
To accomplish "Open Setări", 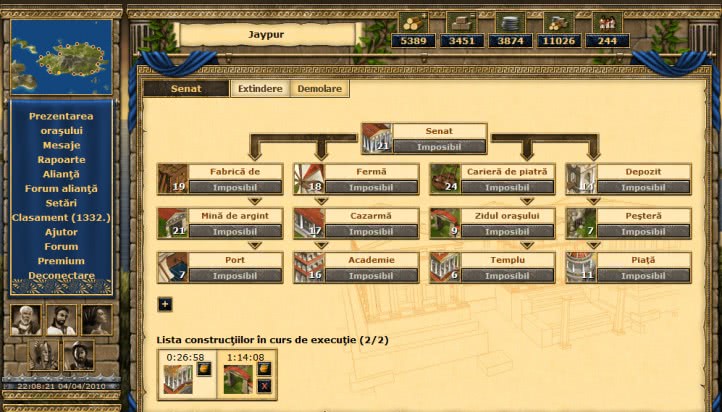I will pyautogui.click(x=61, y=203).
